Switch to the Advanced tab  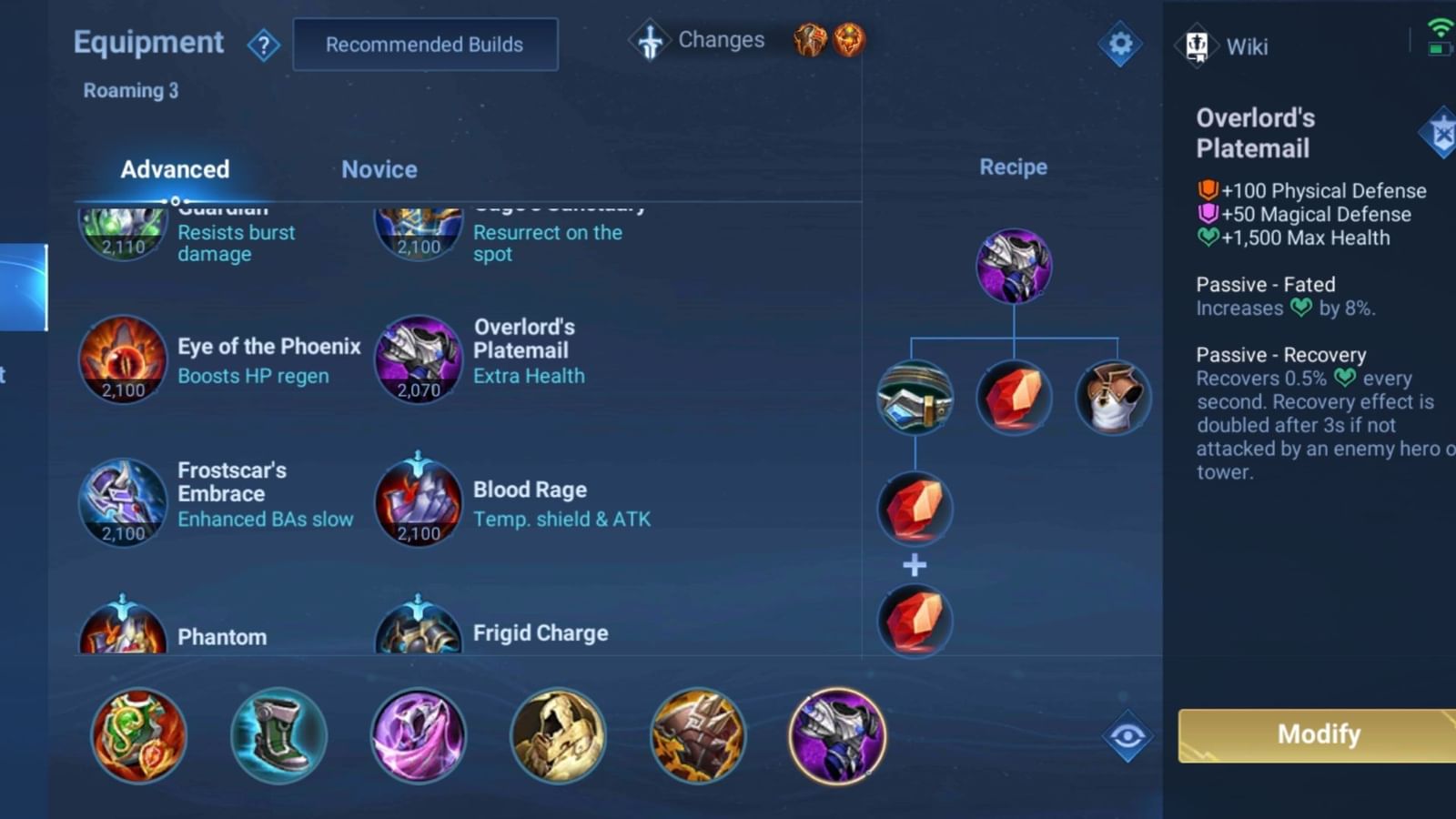(175, 169)
